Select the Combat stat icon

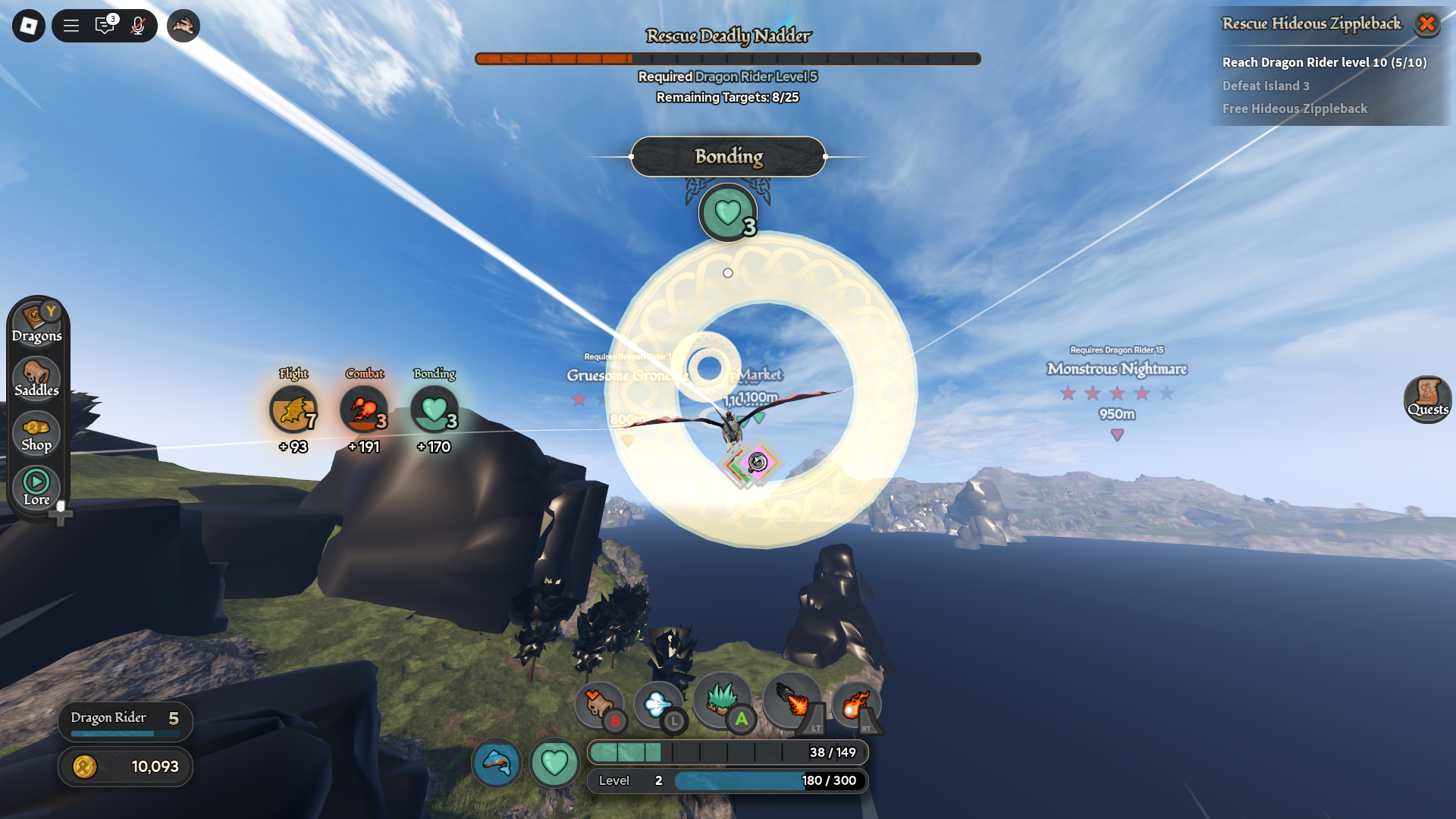[x=364, y=409]
